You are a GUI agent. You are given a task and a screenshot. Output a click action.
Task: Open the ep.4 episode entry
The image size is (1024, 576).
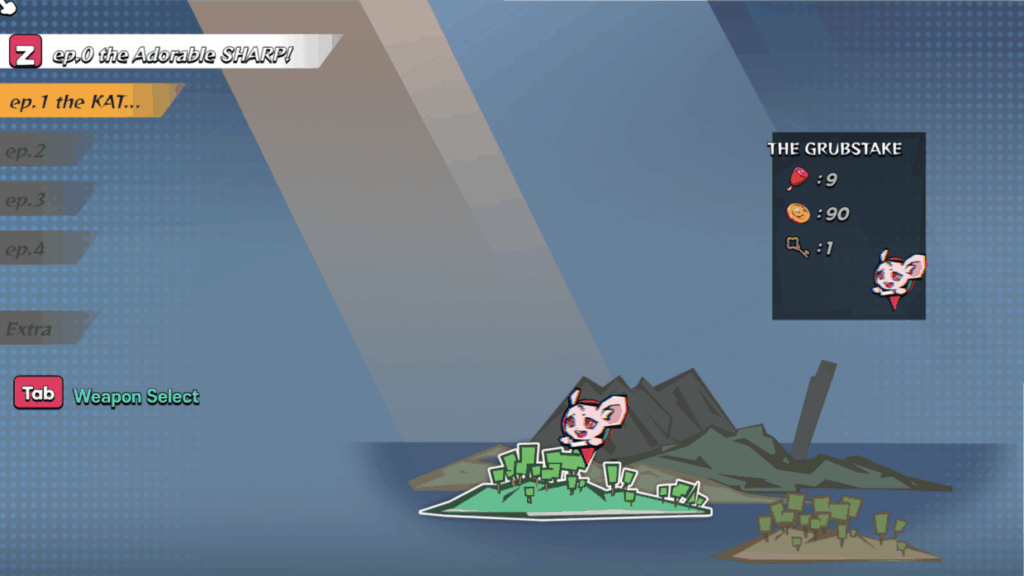coord(40,249)
